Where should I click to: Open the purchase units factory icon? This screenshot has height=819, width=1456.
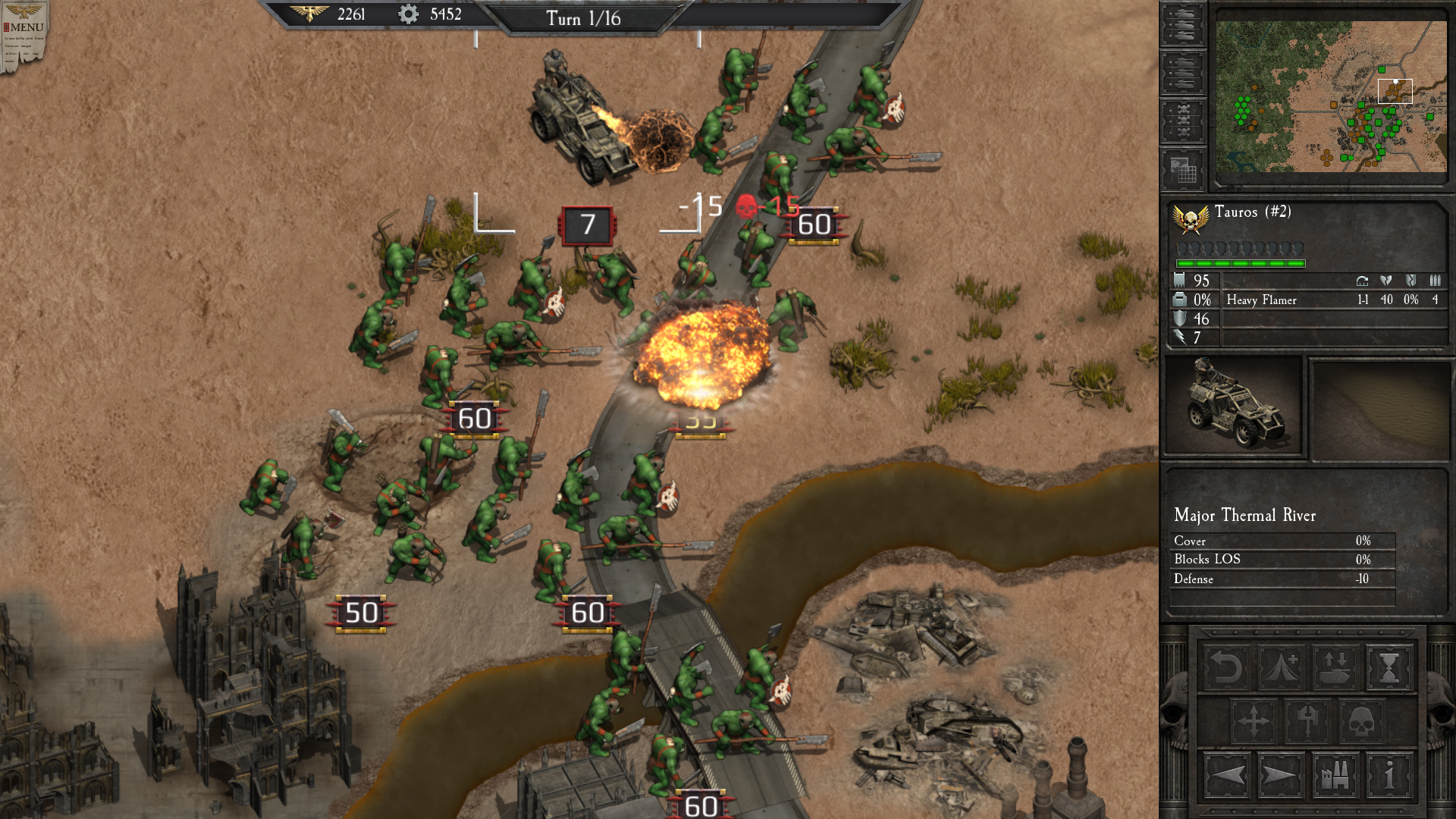1335,777
